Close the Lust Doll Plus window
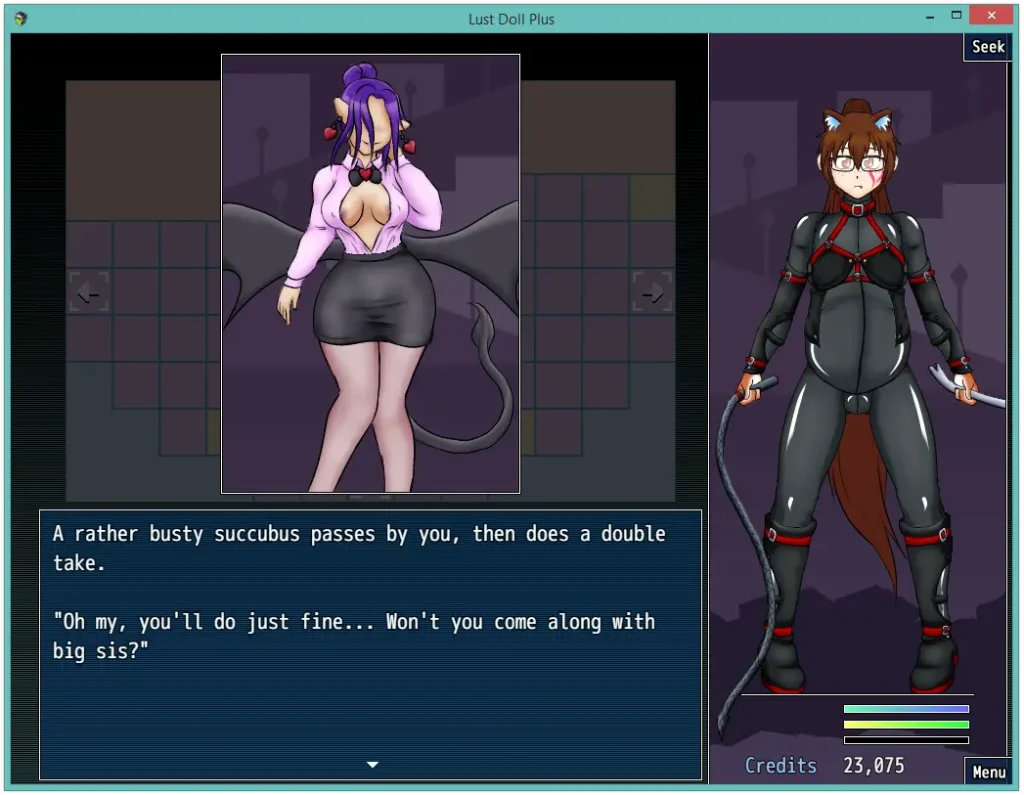Image resolution: width=1024 pixels, height=795 pixels. pyautogui.click(x=992, y=15)
